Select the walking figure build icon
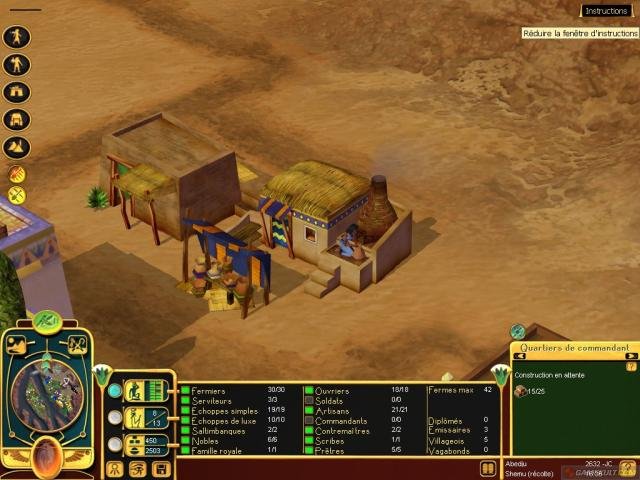The height and width of the screenshot is (480, 640). click(17, 37)
